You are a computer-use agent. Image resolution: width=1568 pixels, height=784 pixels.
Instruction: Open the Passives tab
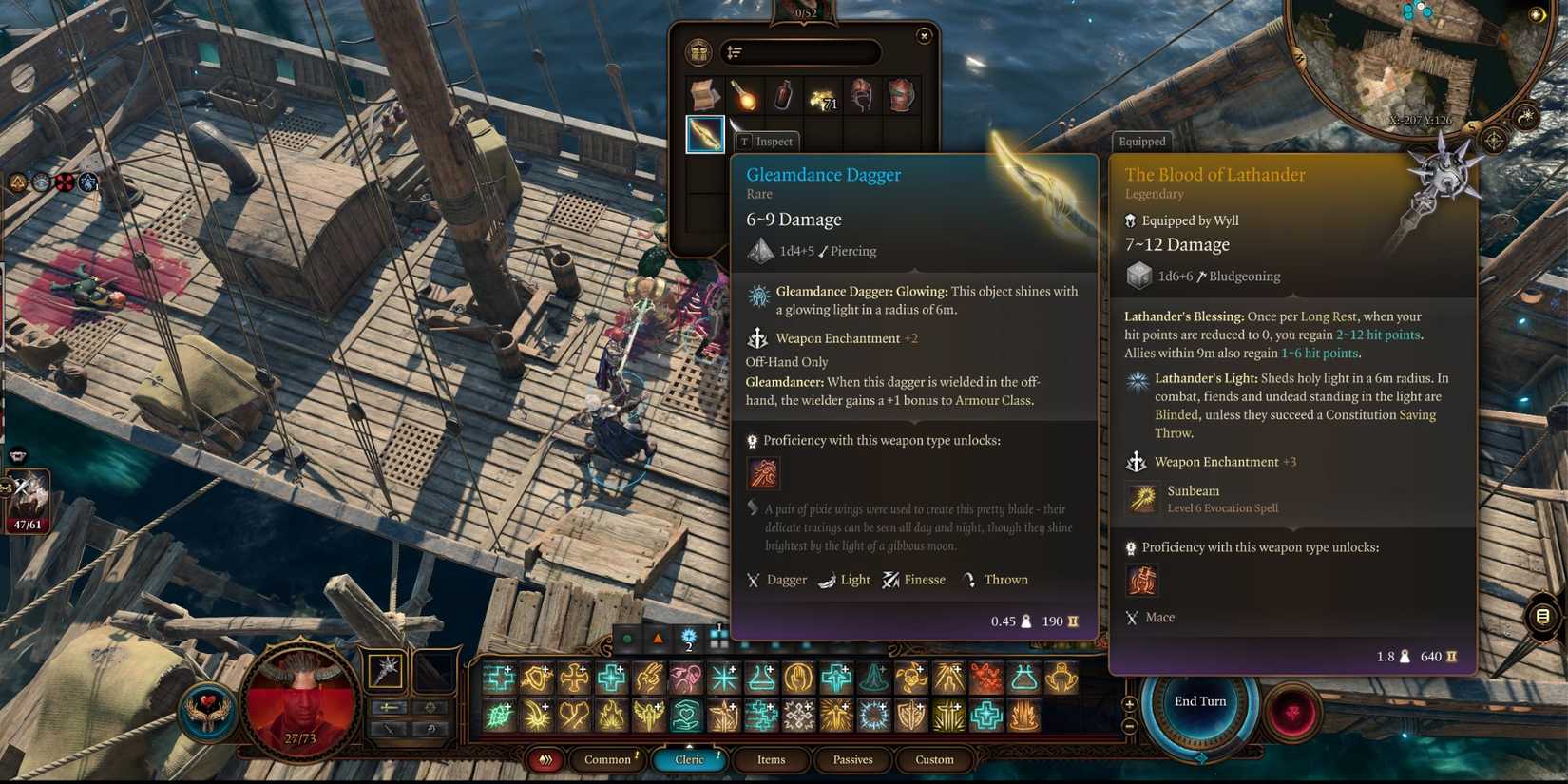[852, 760]
